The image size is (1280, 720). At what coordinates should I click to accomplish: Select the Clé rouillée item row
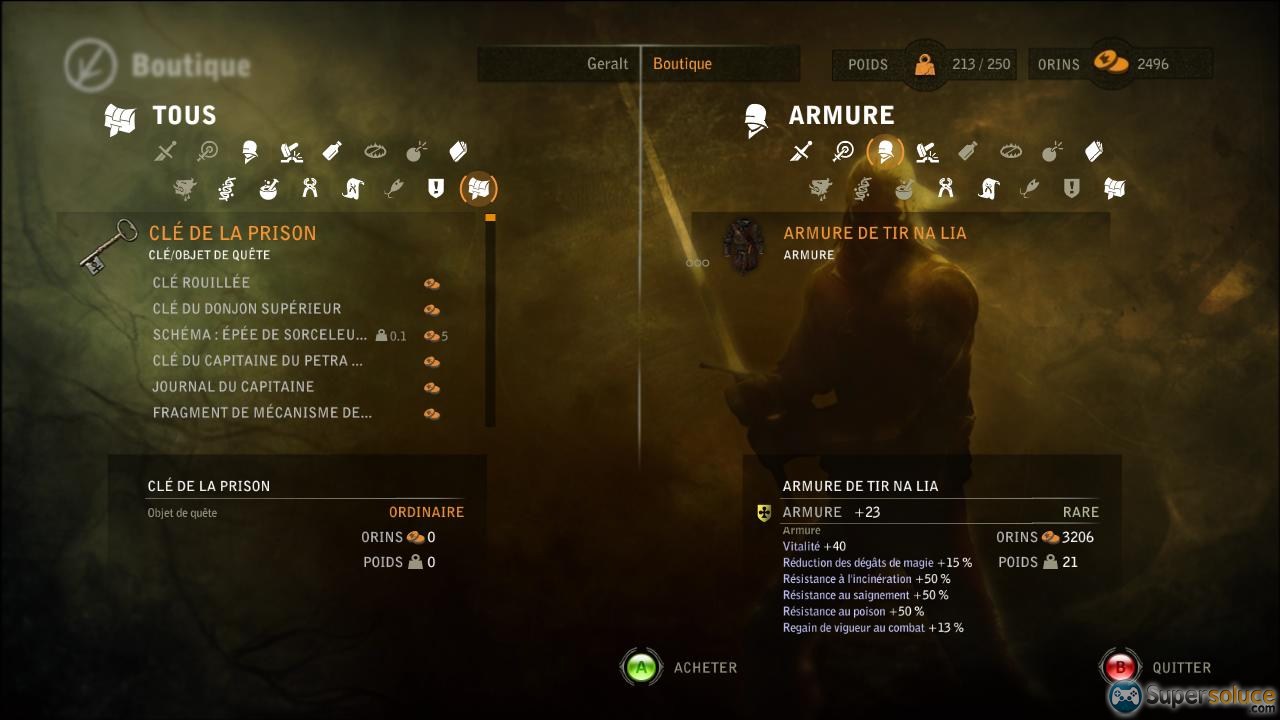pos(201,283)
